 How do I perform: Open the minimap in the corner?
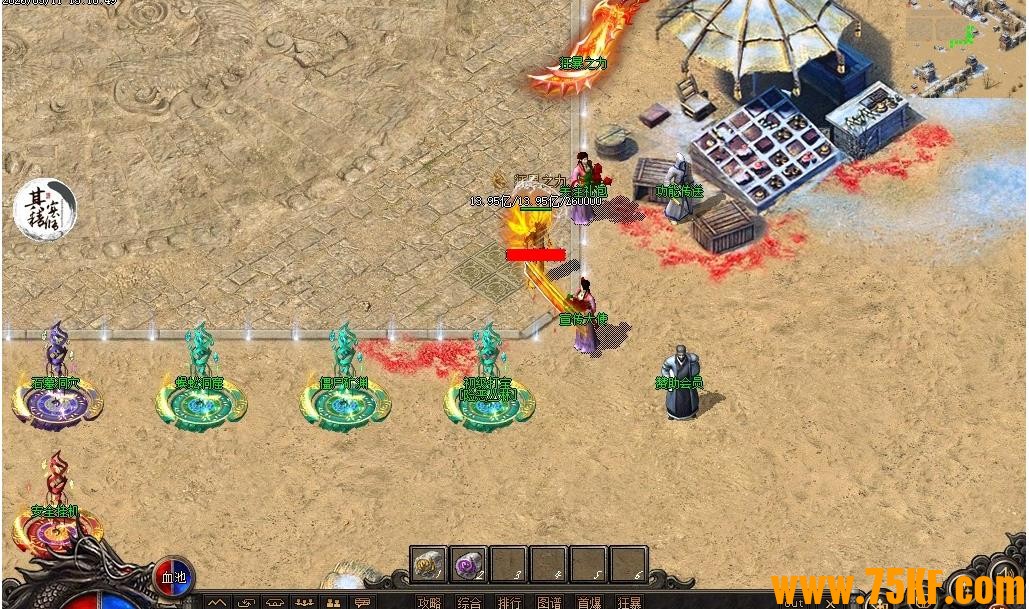pos(965,47)
